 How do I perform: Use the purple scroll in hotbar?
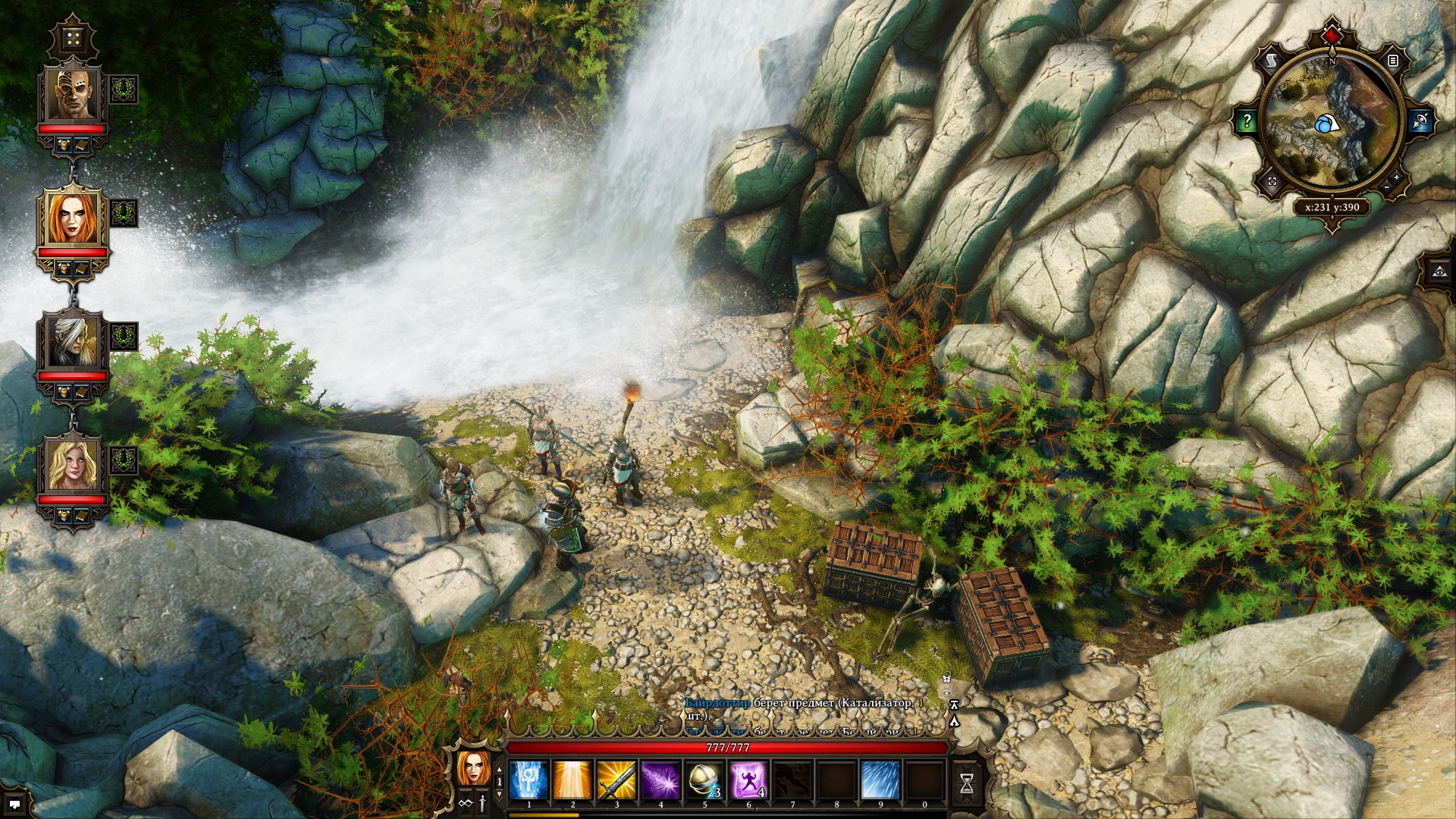748,780
